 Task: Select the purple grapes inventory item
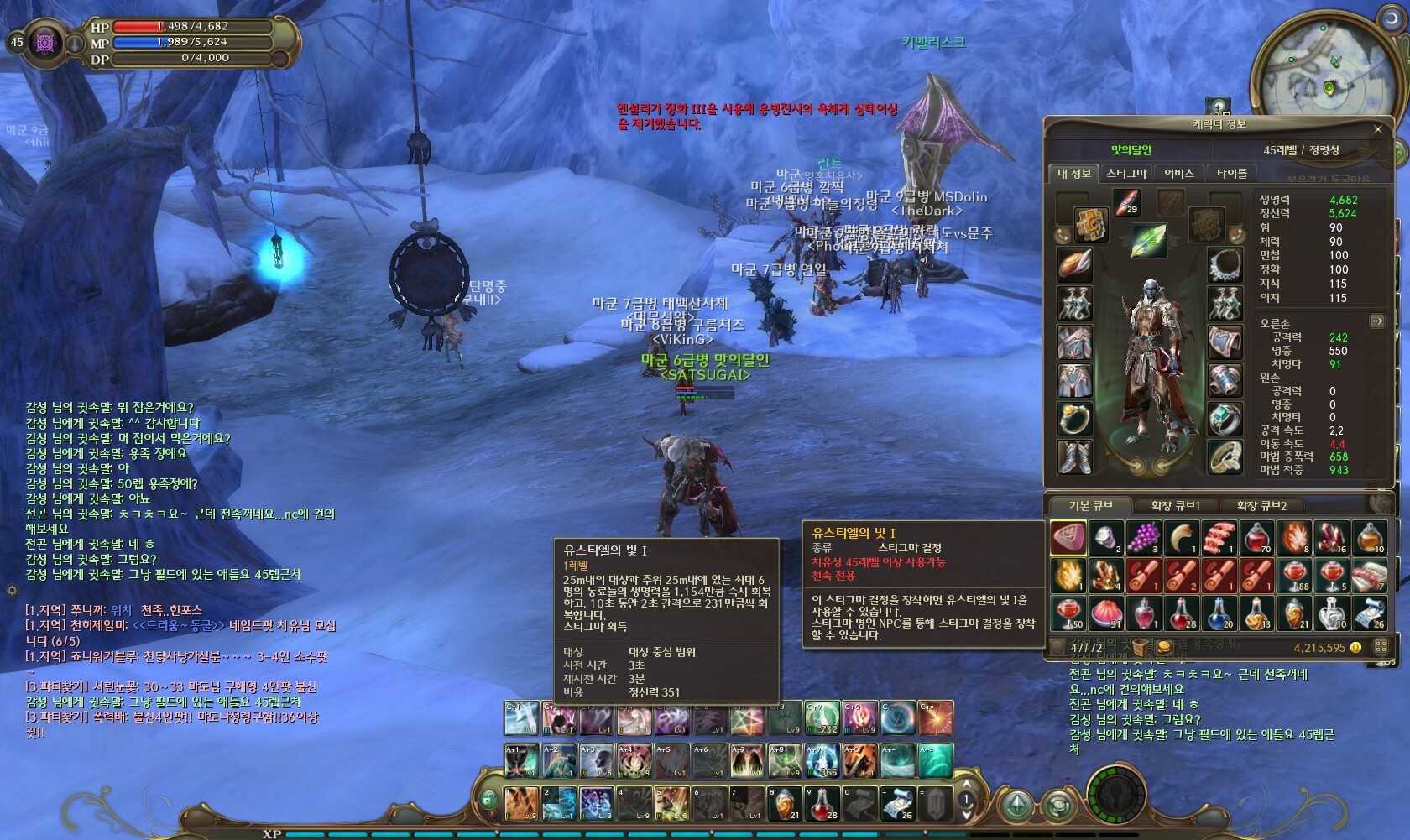coord(1142,538)
